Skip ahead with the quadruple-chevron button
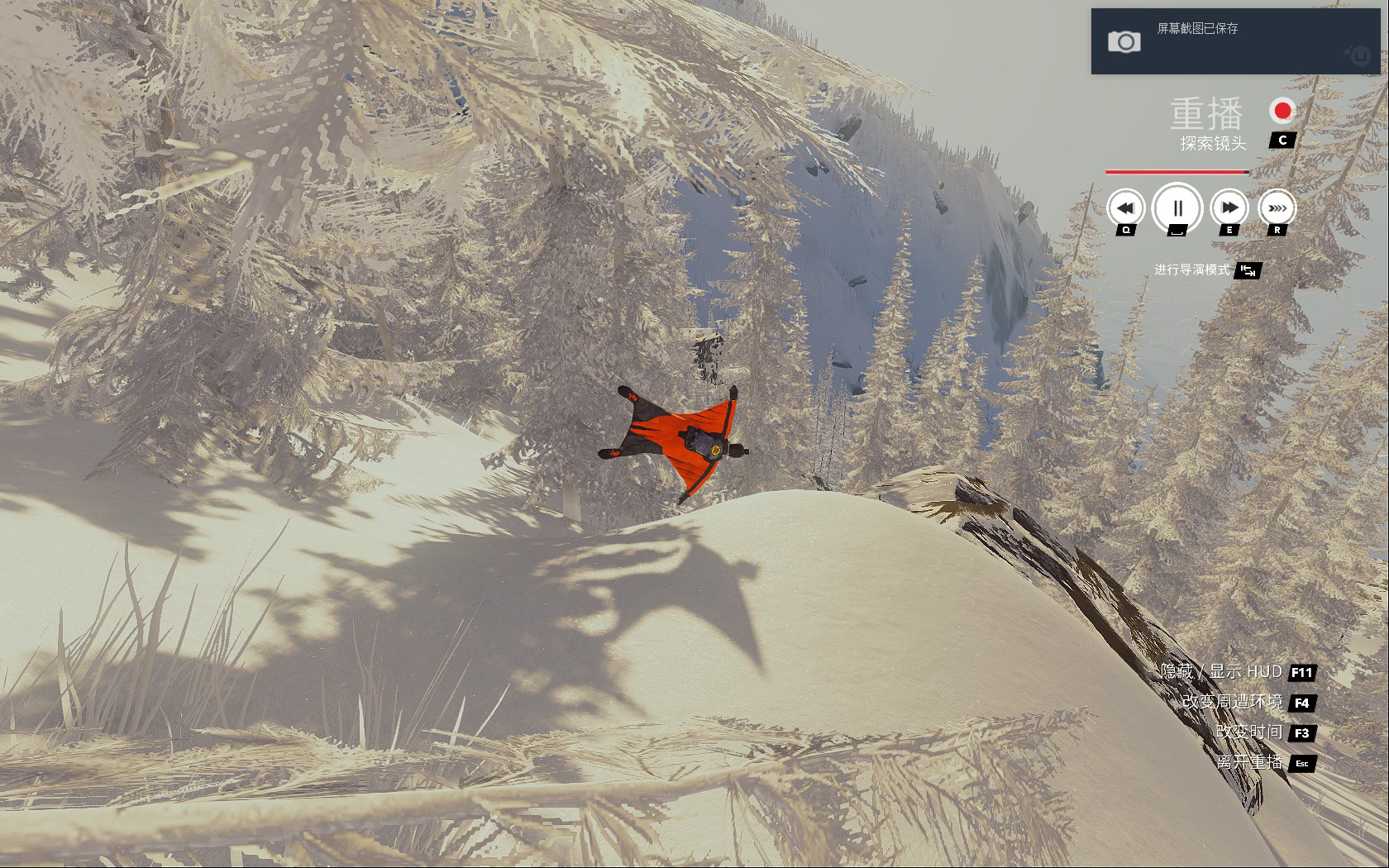This screenshot has height=868, width=1389. point(1277,208)
